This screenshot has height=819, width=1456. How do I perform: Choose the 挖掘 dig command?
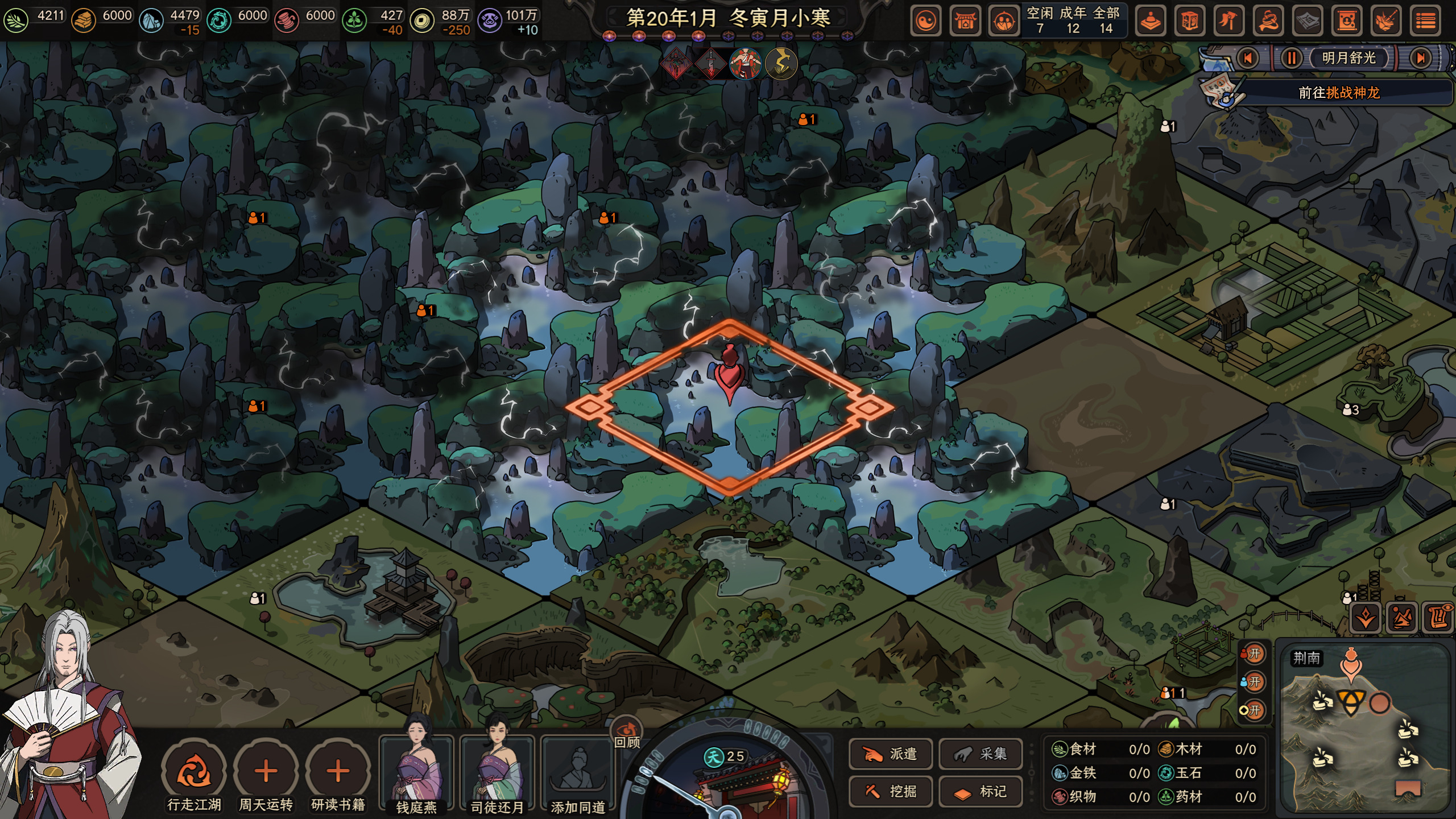click(x=891, y=791)
